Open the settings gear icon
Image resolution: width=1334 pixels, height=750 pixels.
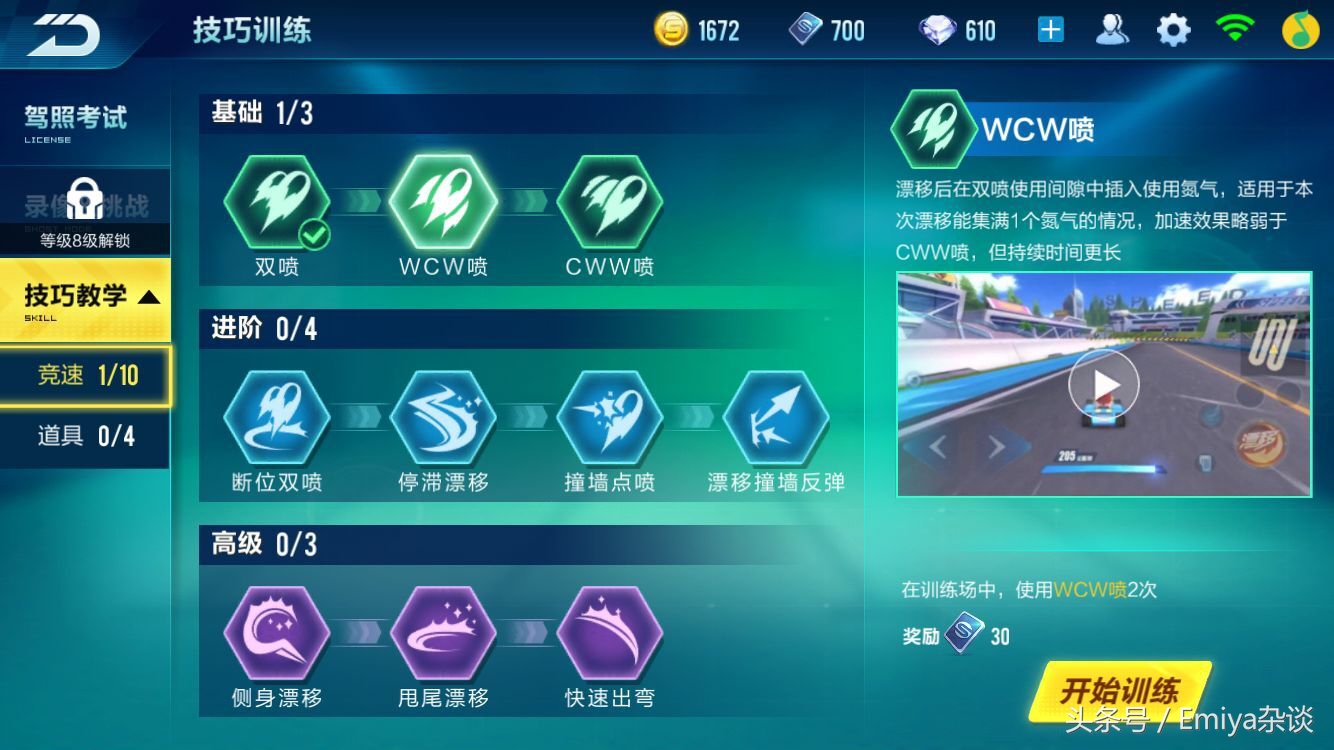pos(1172,30)
